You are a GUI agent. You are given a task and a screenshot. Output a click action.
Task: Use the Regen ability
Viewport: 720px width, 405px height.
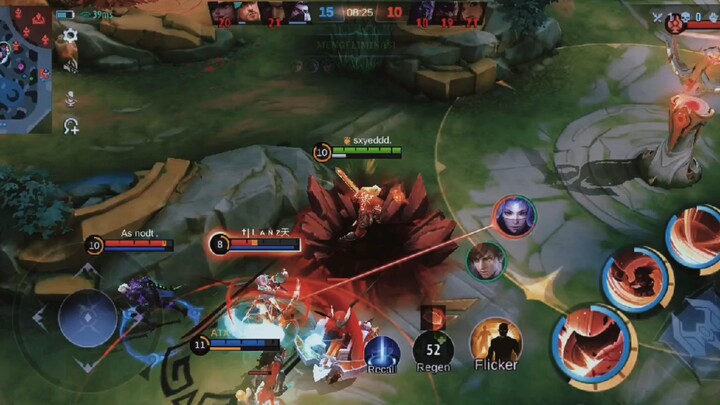point(433,349)
